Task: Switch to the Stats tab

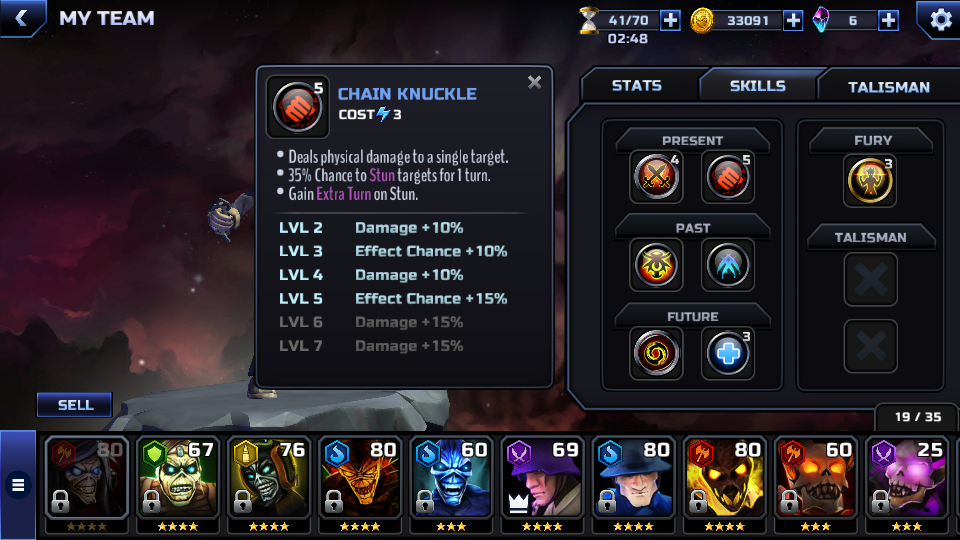Action: coord(637,86)
